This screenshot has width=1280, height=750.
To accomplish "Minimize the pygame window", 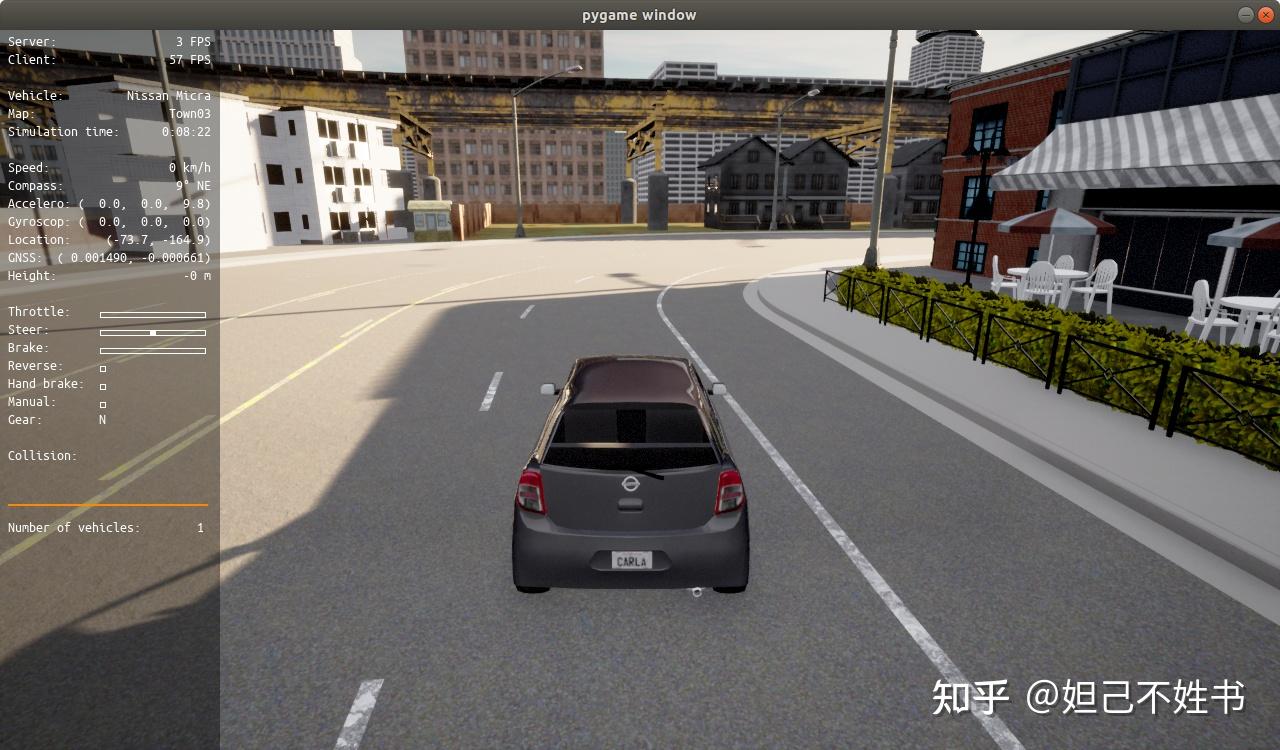I will tap(1245, 15).
